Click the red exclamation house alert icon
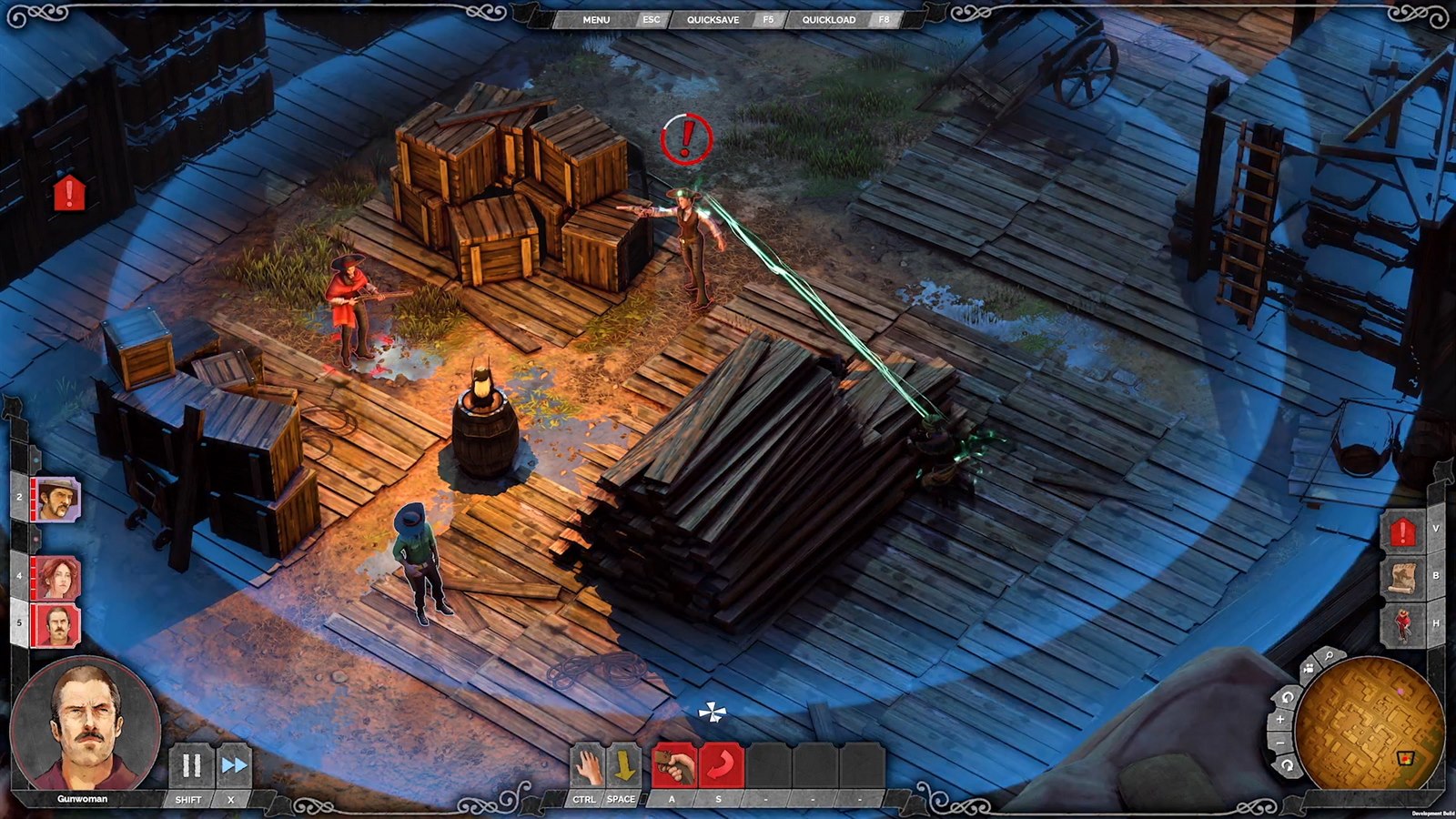This screenshot has width=1456, height=819. (1402, 532)
